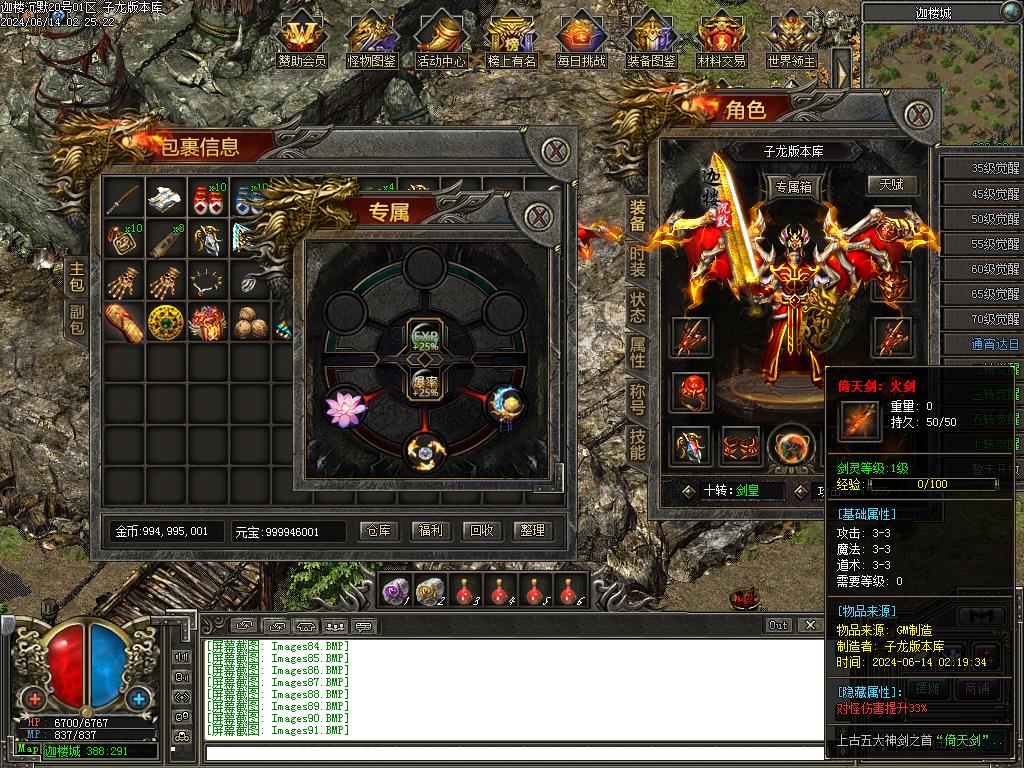Switch to the 副包 secondary bag tab
Image resolution: width=1024 pixels, height=768 pixels.
(x=77, y=320)
